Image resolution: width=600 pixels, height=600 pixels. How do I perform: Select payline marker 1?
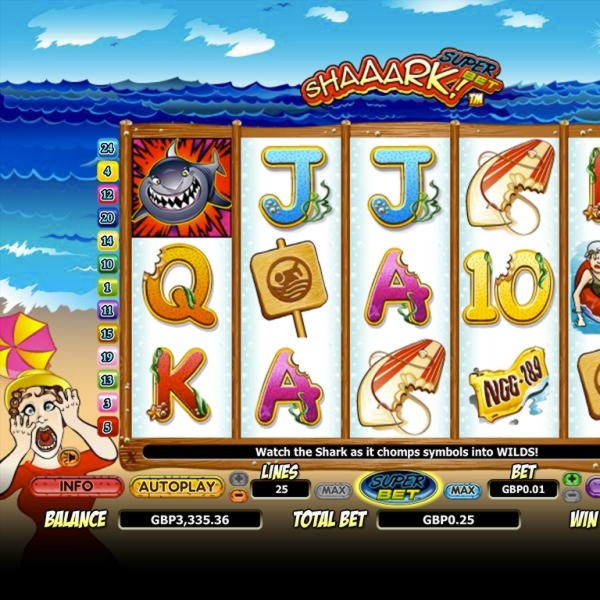[x=107, y=287]
